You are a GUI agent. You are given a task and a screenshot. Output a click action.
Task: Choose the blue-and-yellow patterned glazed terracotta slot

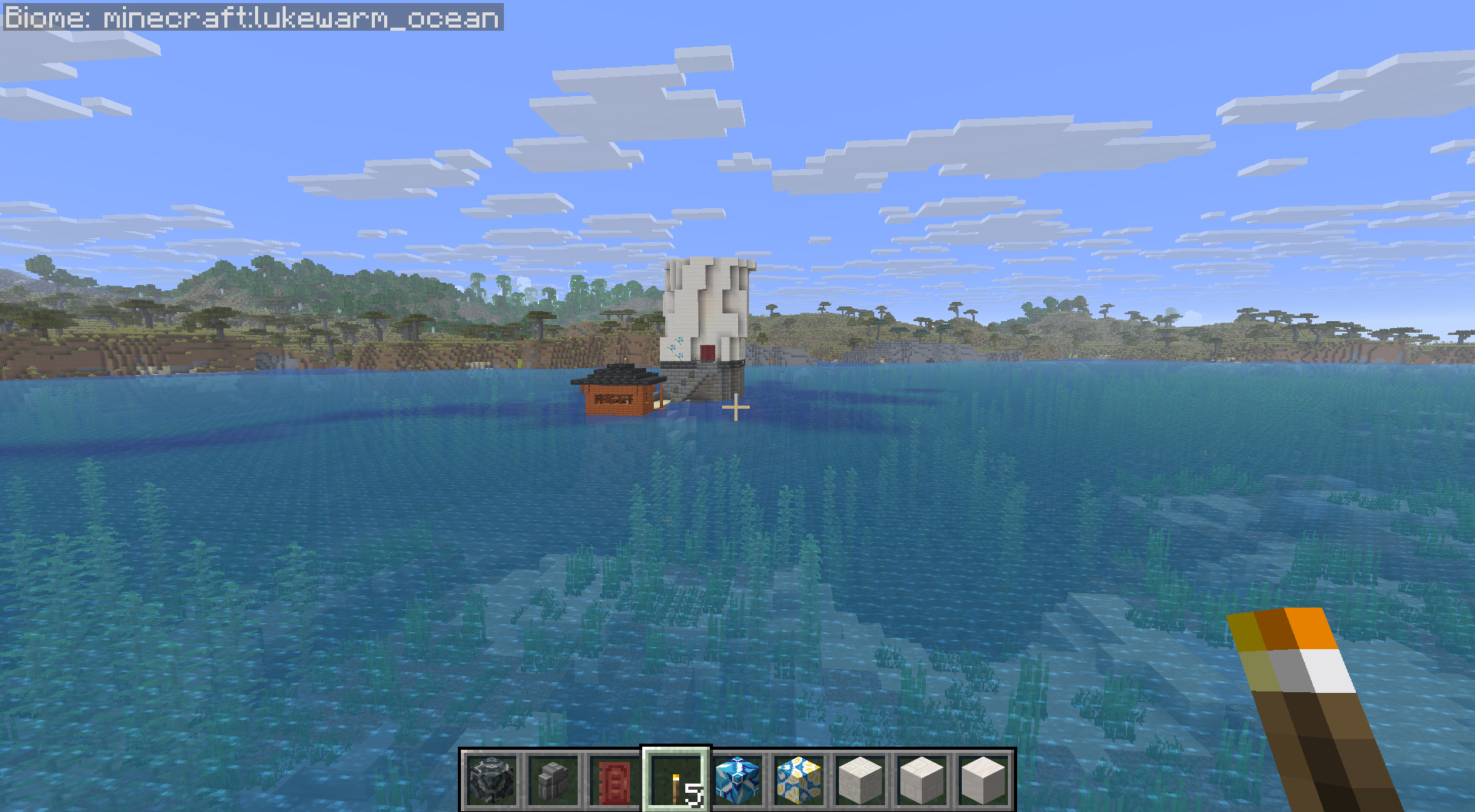point(799,780)
